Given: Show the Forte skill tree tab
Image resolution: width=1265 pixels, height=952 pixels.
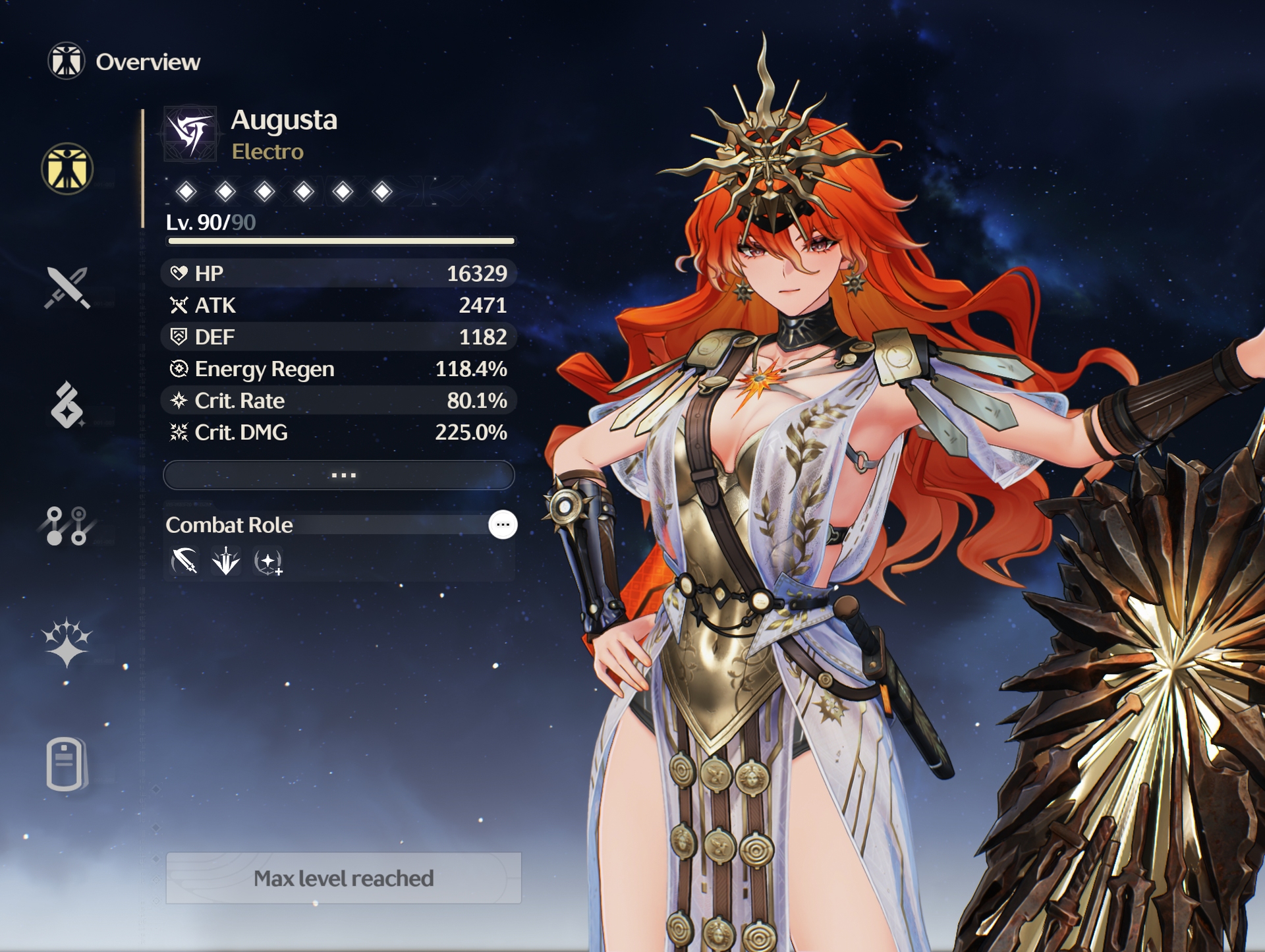Looking at the screenshot, I should pos(67,525).
